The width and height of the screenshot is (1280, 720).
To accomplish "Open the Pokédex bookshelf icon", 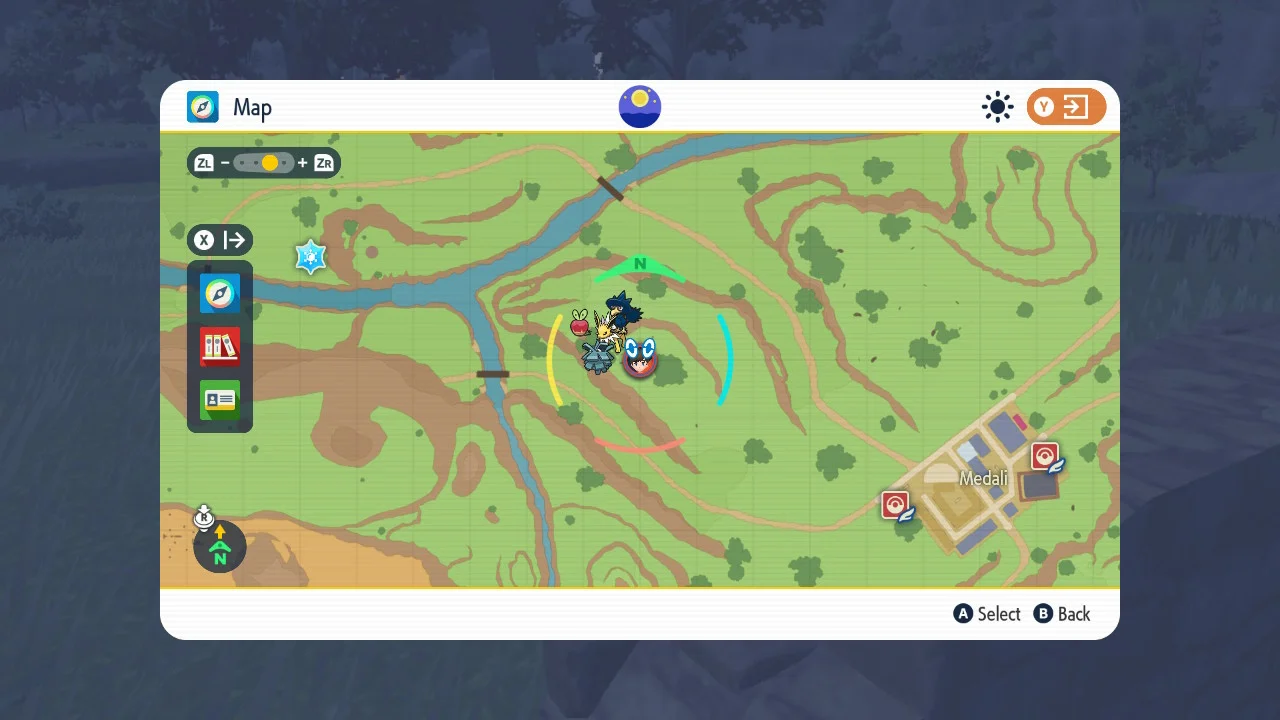I will coord(220,347).
